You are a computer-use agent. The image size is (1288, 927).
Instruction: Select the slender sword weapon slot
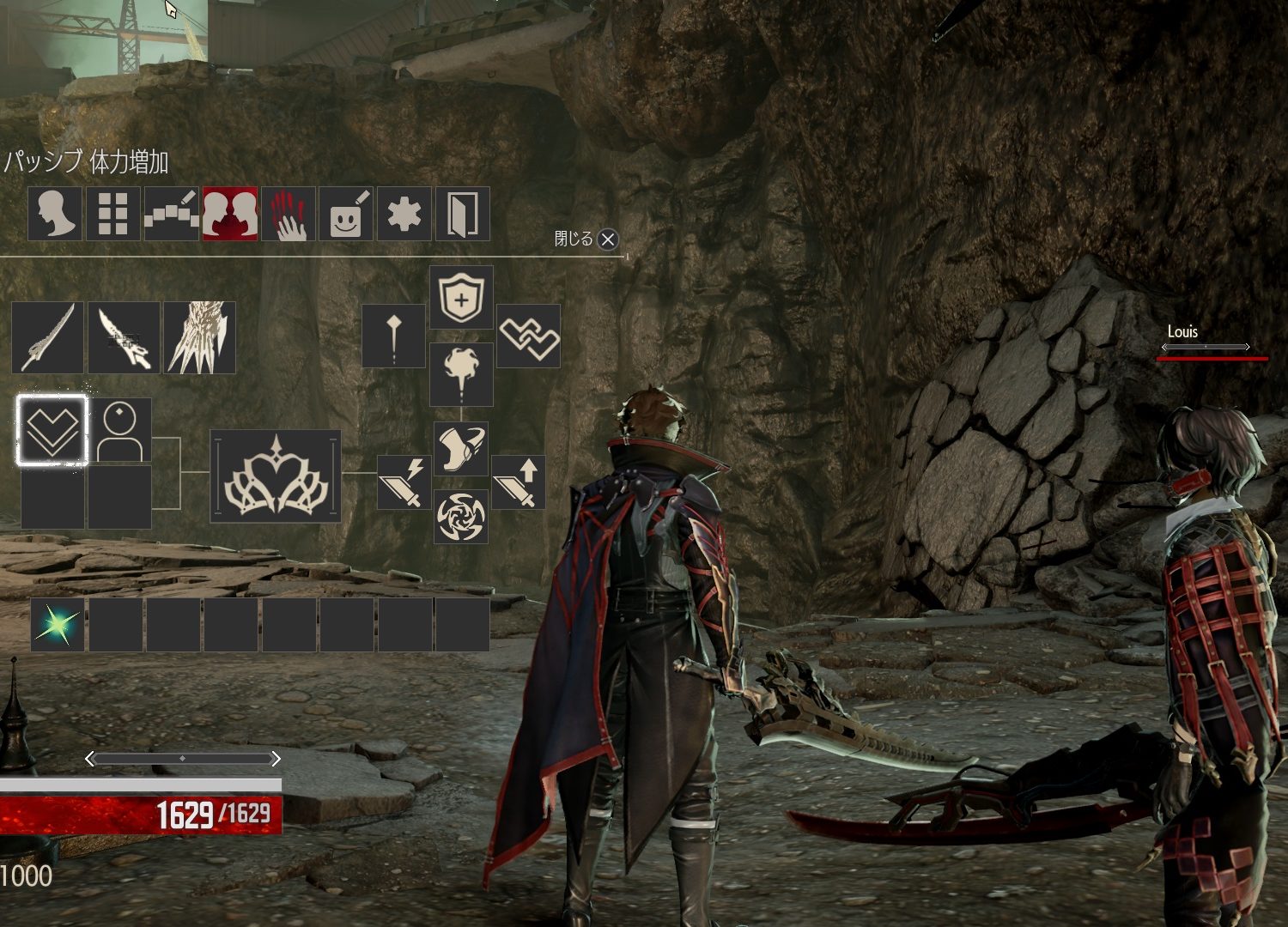pos(48,337)
